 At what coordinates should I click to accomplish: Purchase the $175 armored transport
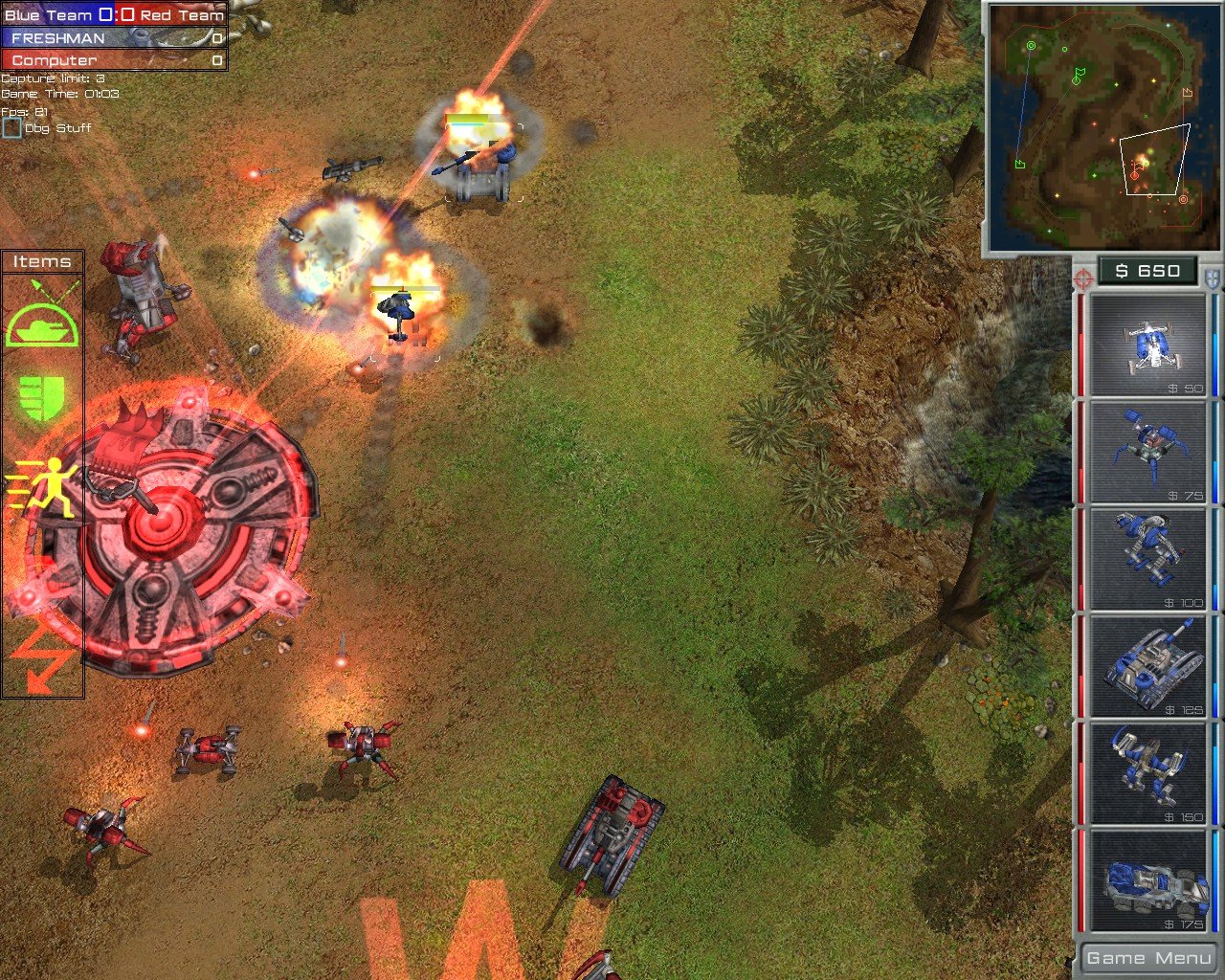point(1147,880)
